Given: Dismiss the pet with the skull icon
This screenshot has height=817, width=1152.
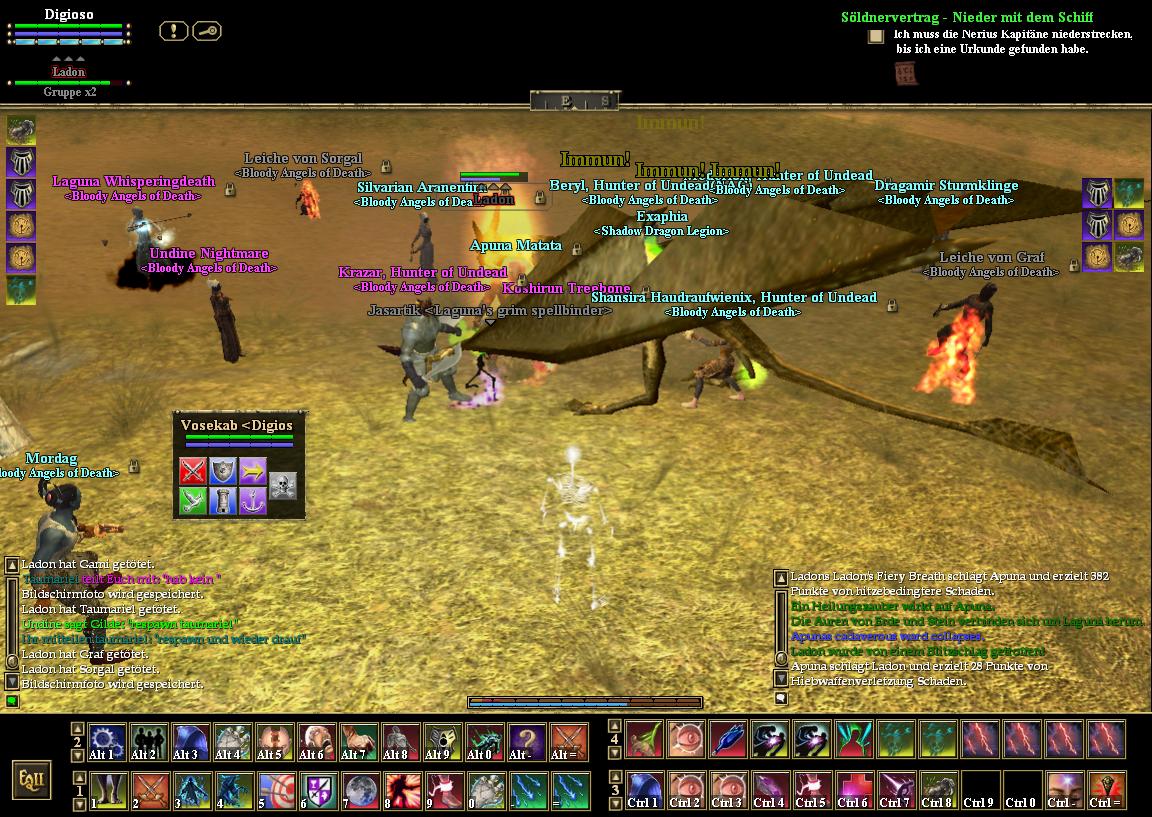Looking at the screenshot, I should coord(283,486).
